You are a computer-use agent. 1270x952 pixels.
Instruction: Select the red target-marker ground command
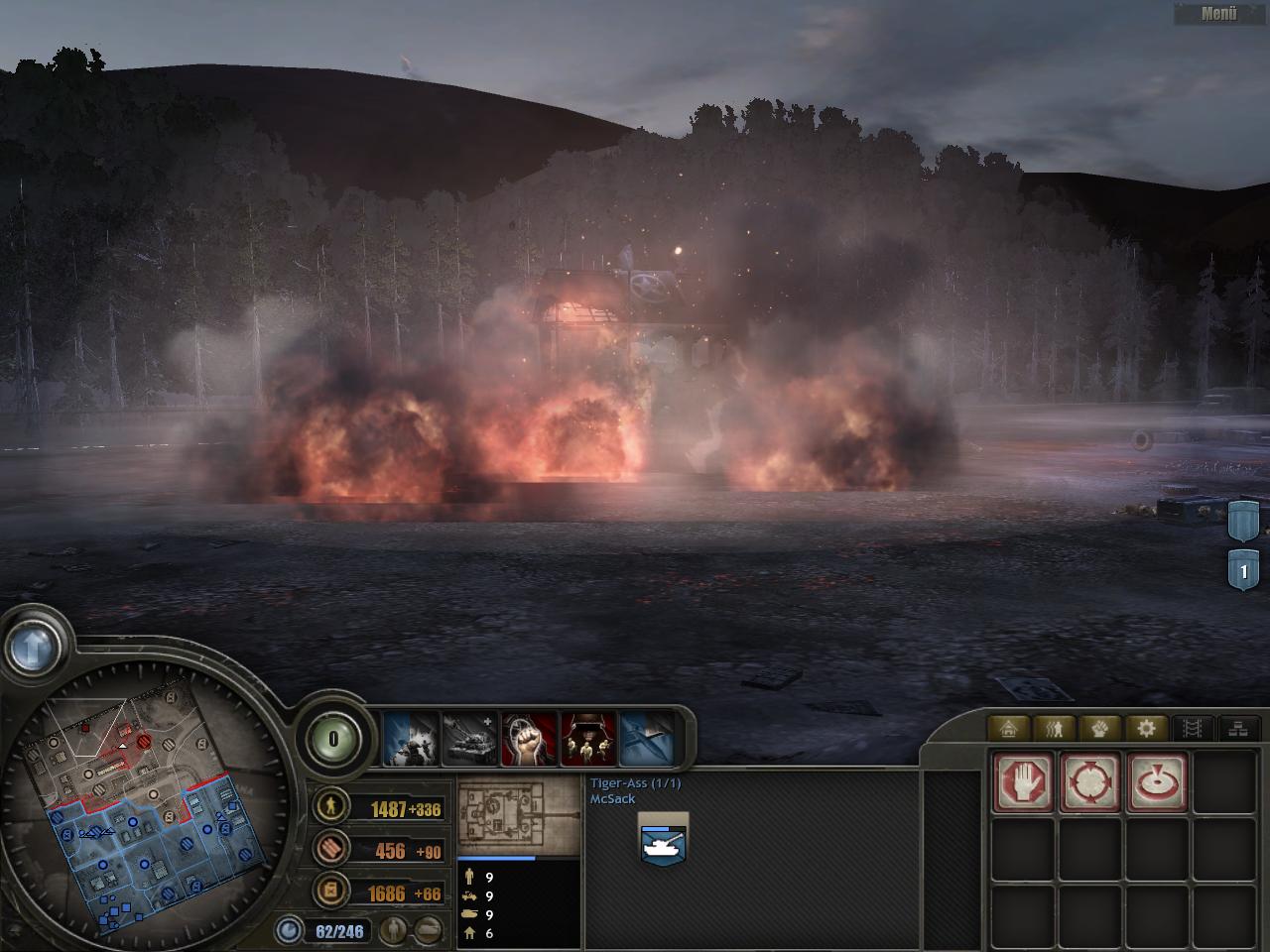(x=1157, y=782)
